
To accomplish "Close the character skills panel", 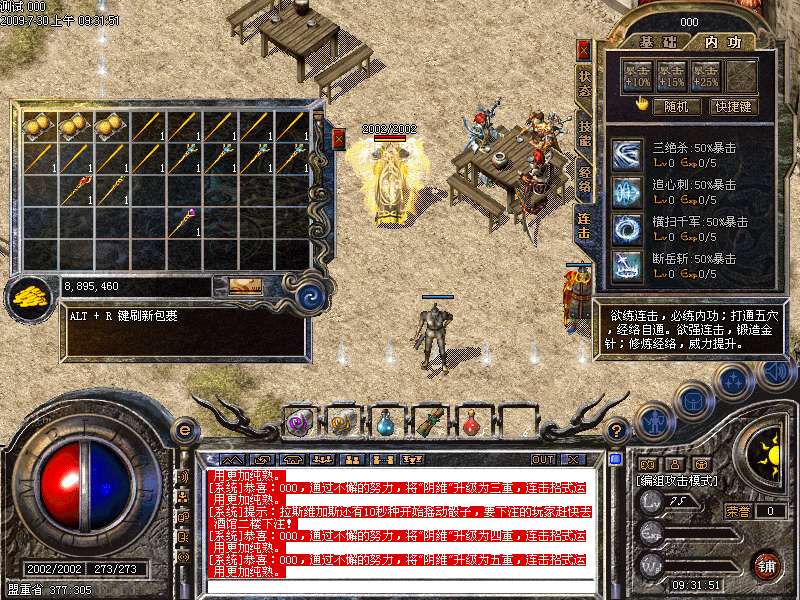I will click(x=584, y=49).
